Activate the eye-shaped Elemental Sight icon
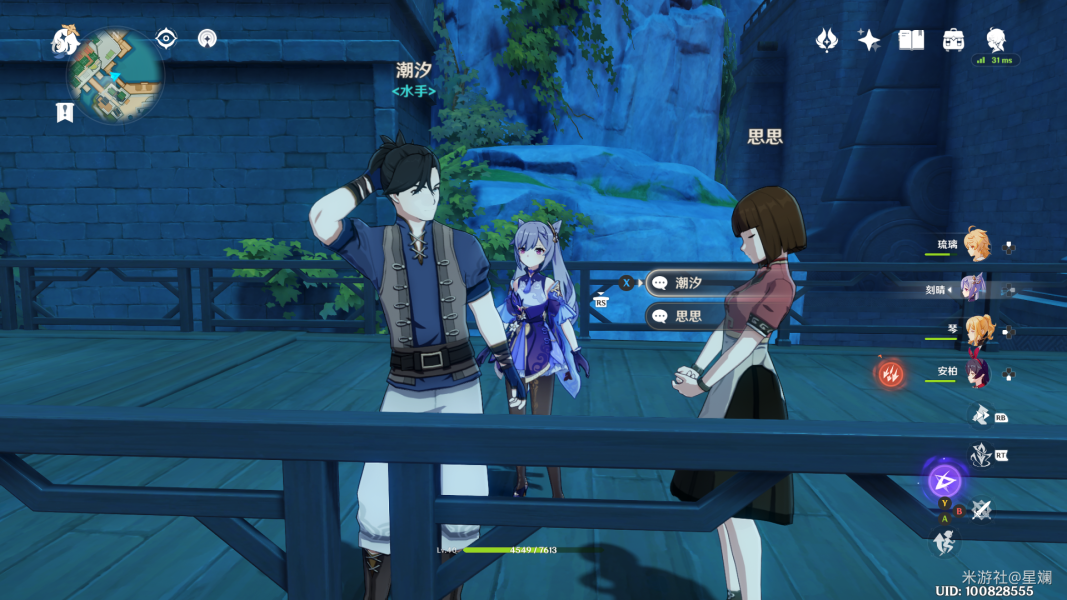The height and width of the screenshot is (600, 1067). 166,39
